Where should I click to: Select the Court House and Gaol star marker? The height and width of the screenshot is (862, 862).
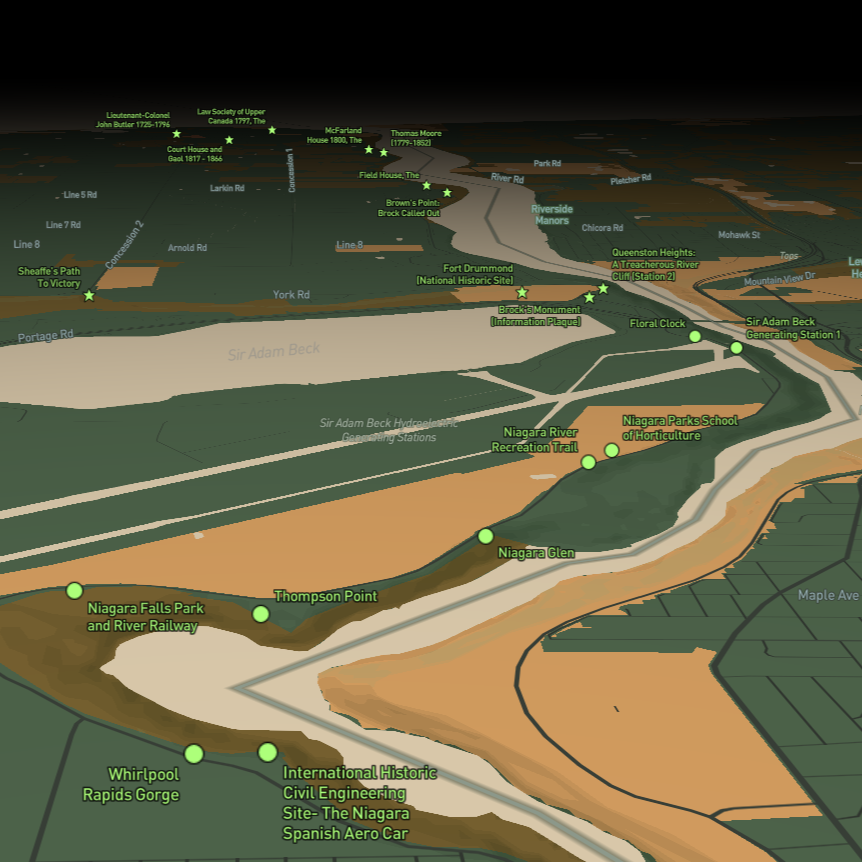pyautogui.click(x=229, y=140)
